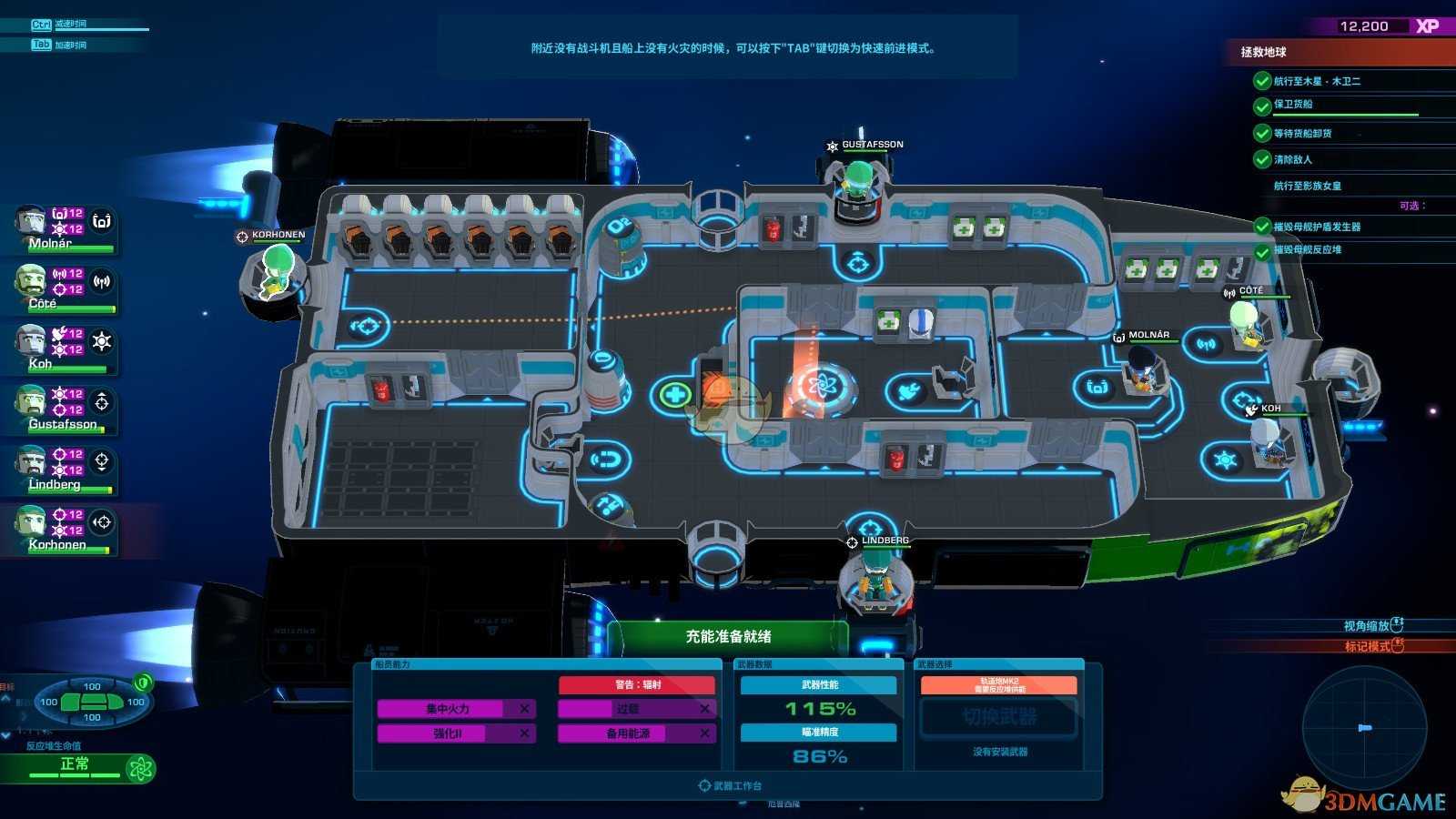Click the green shield status icon
The height and width of the screenshot is (819, 1456).
click(143, 682)
